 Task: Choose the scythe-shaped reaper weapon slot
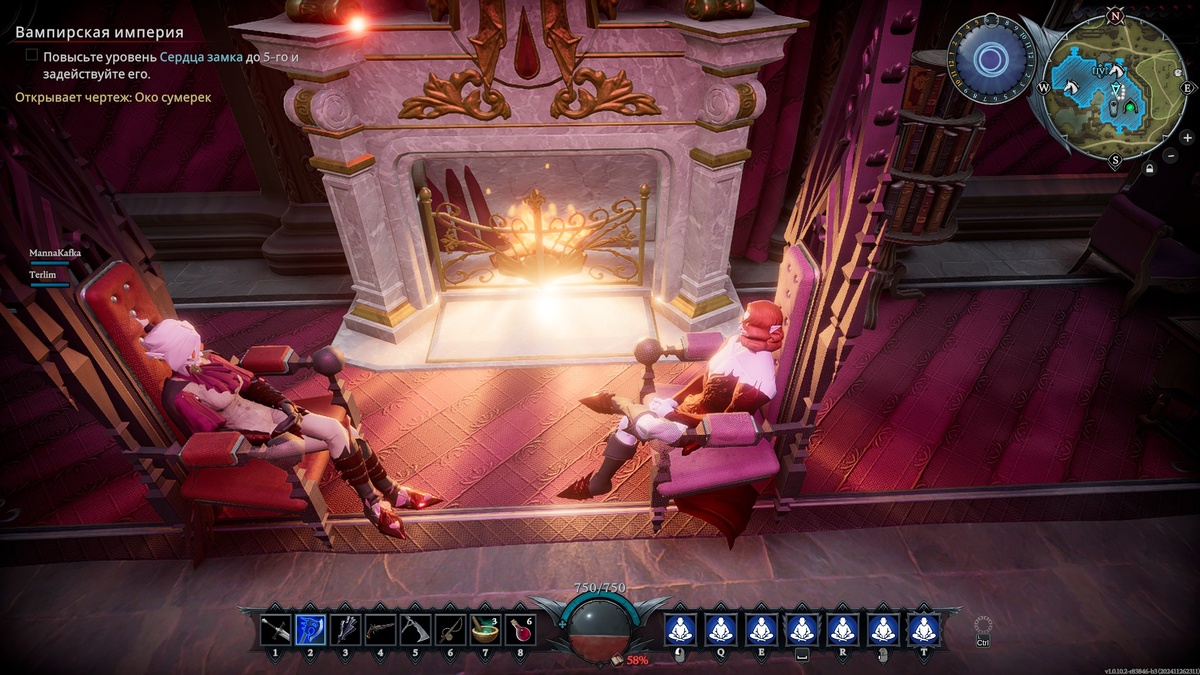pos(415,629)
